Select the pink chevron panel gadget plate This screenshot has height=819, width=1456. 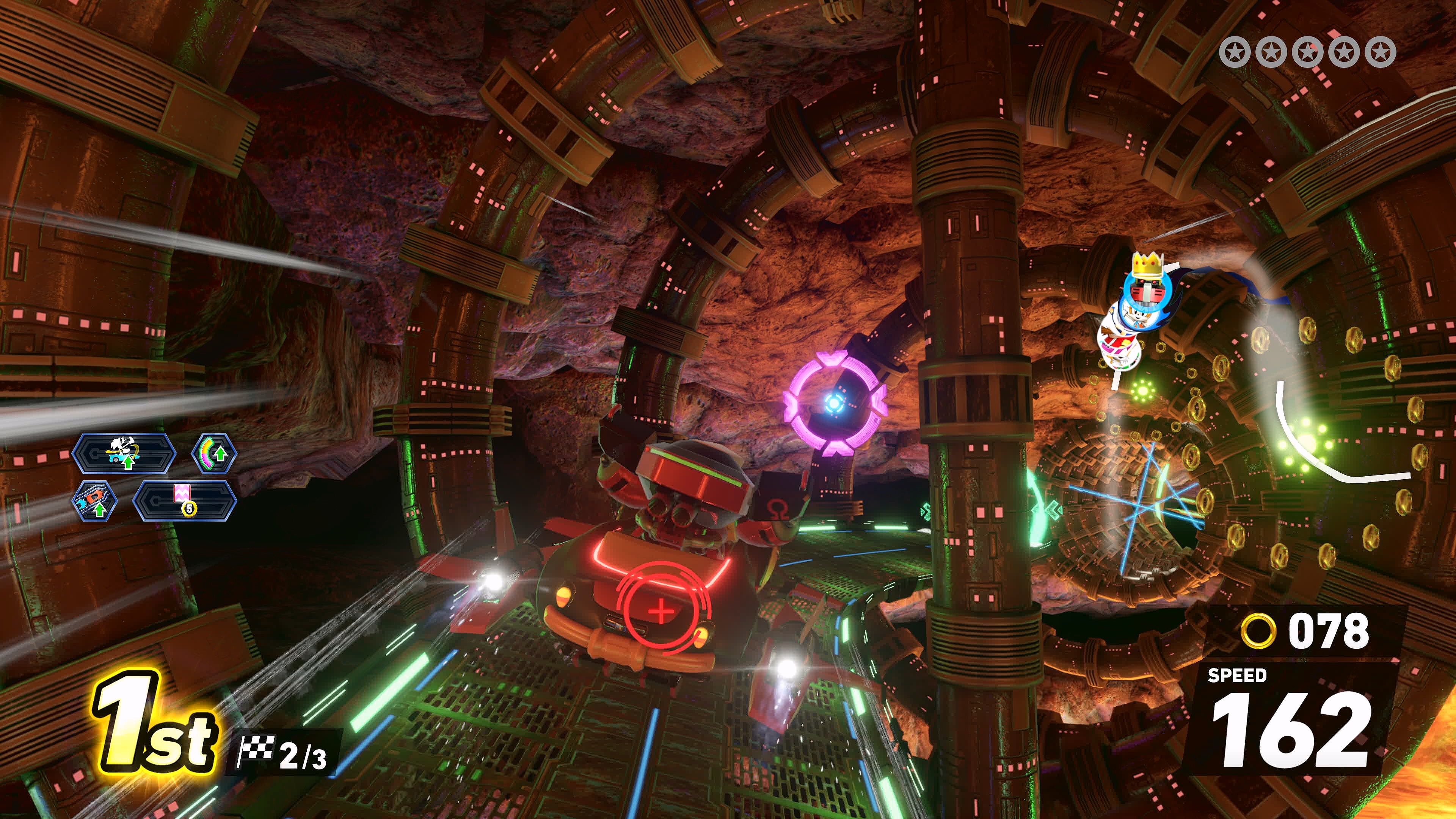point(184,501)
